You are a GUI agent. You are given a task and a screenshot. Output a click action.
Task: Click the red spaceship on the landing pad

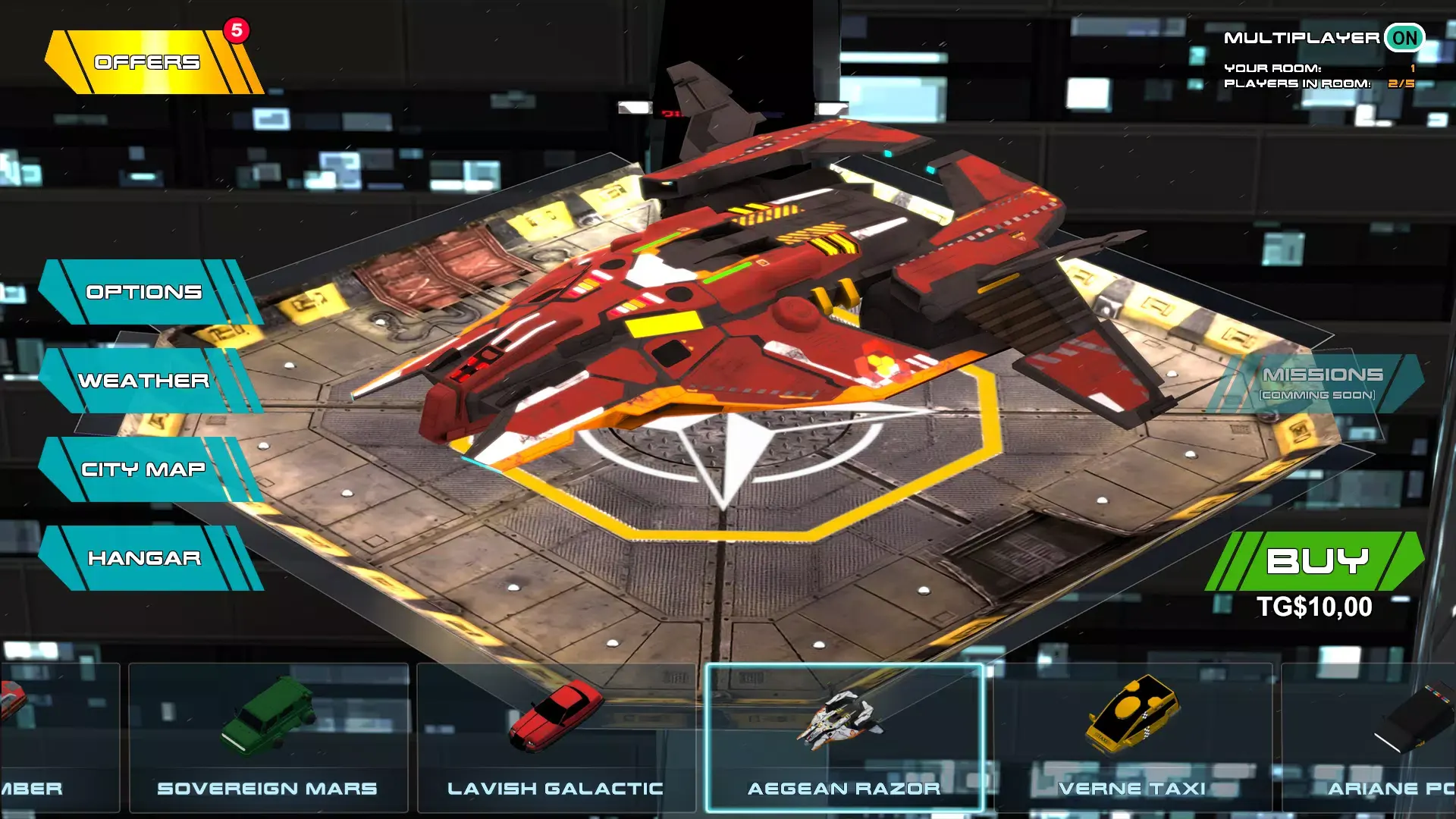point(758,318)
